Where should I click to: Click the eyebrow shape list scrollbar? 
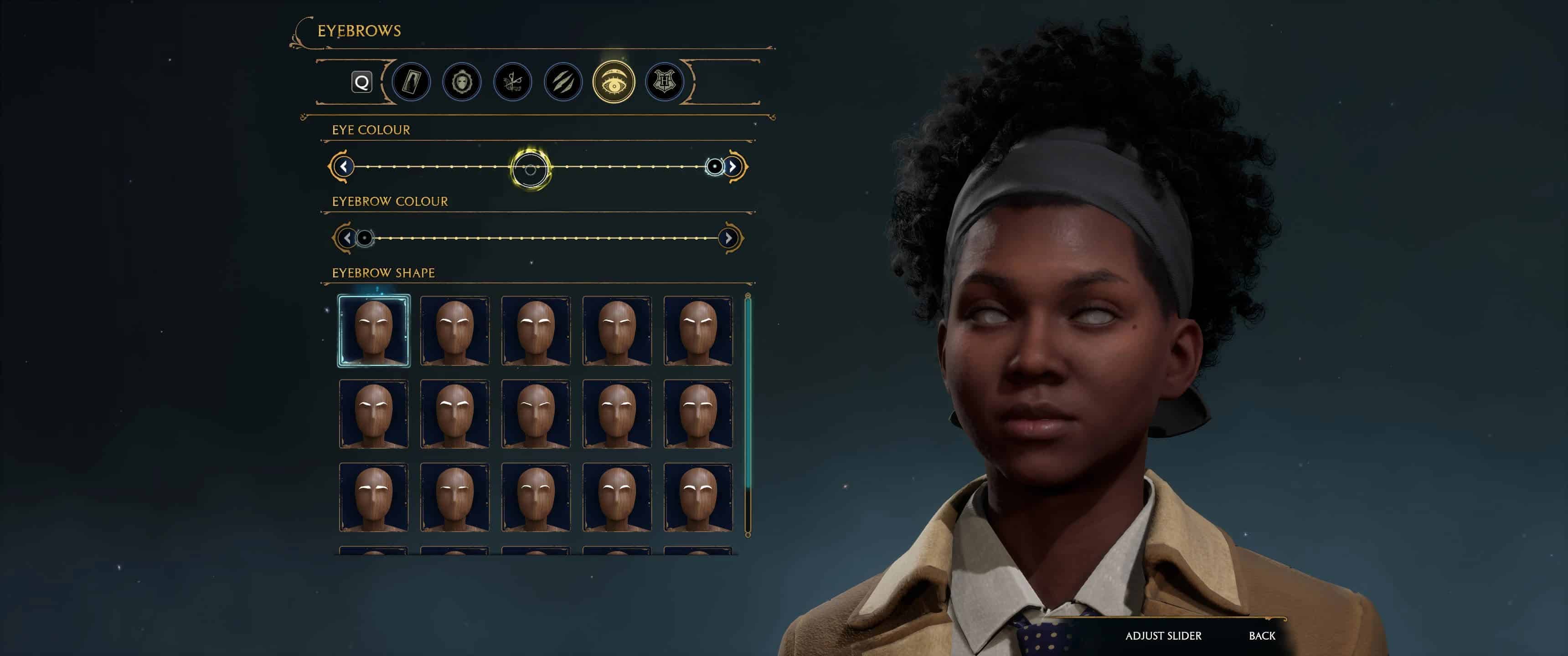(748, 414)
